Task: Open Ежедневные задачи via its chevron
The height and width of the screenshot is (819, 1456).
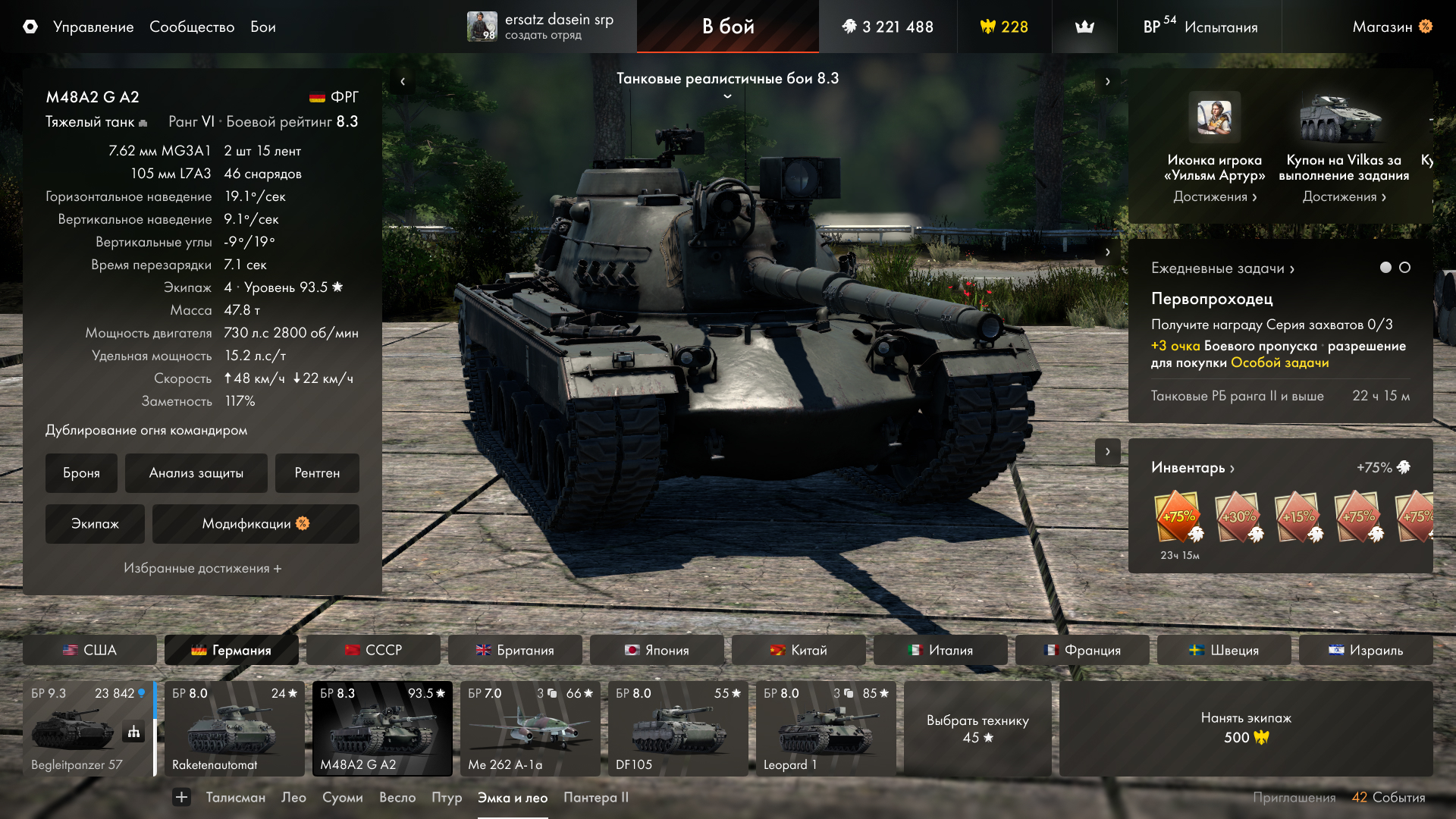Action: point(1291,268)
